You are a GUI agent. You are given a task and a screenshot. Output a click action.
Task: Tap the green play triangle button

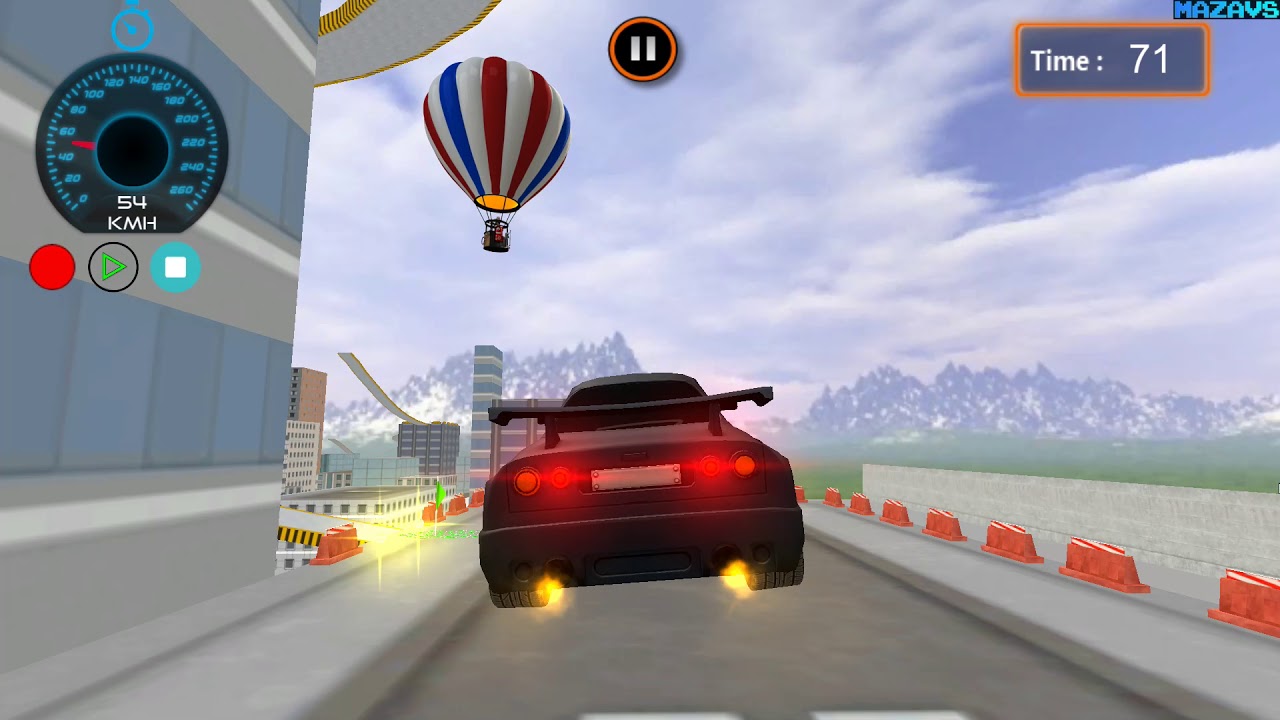point(113,268)
